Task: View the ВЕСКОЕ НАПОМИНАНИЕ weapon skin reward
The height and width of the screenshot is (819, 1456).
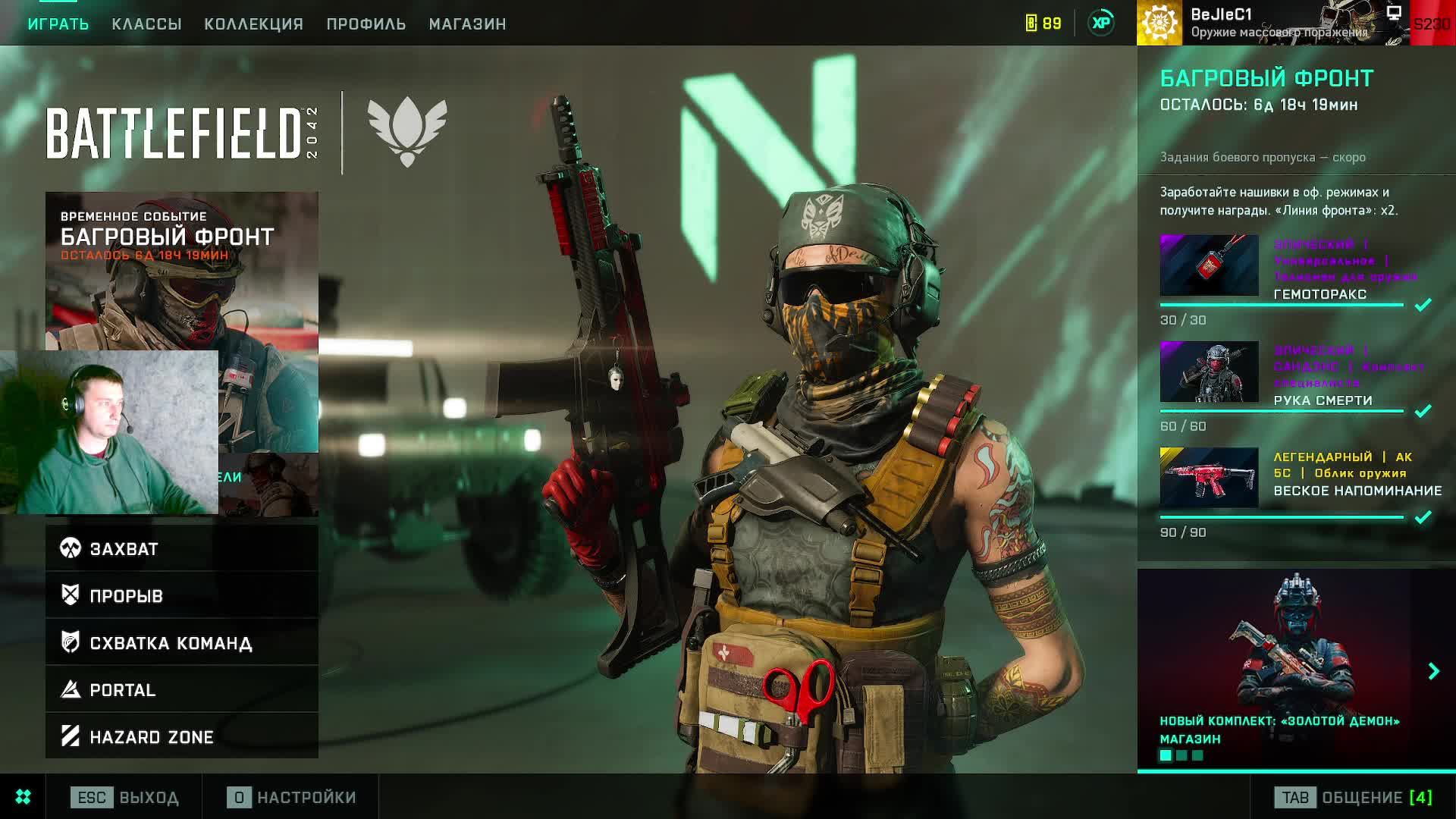Action: 1209,478
